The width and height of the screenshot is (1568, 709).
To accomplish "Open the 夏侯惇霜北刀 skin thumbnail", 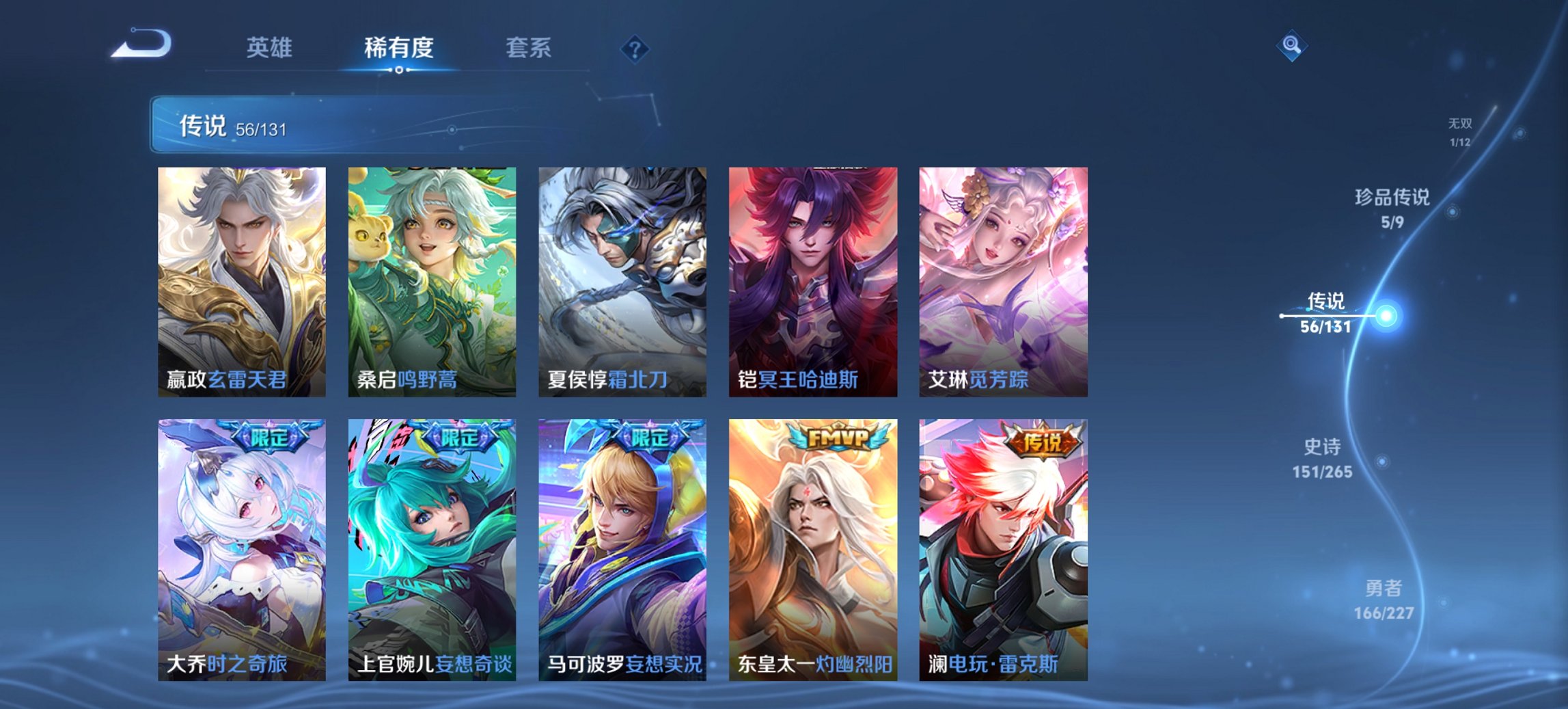I will tap(622, 280).
